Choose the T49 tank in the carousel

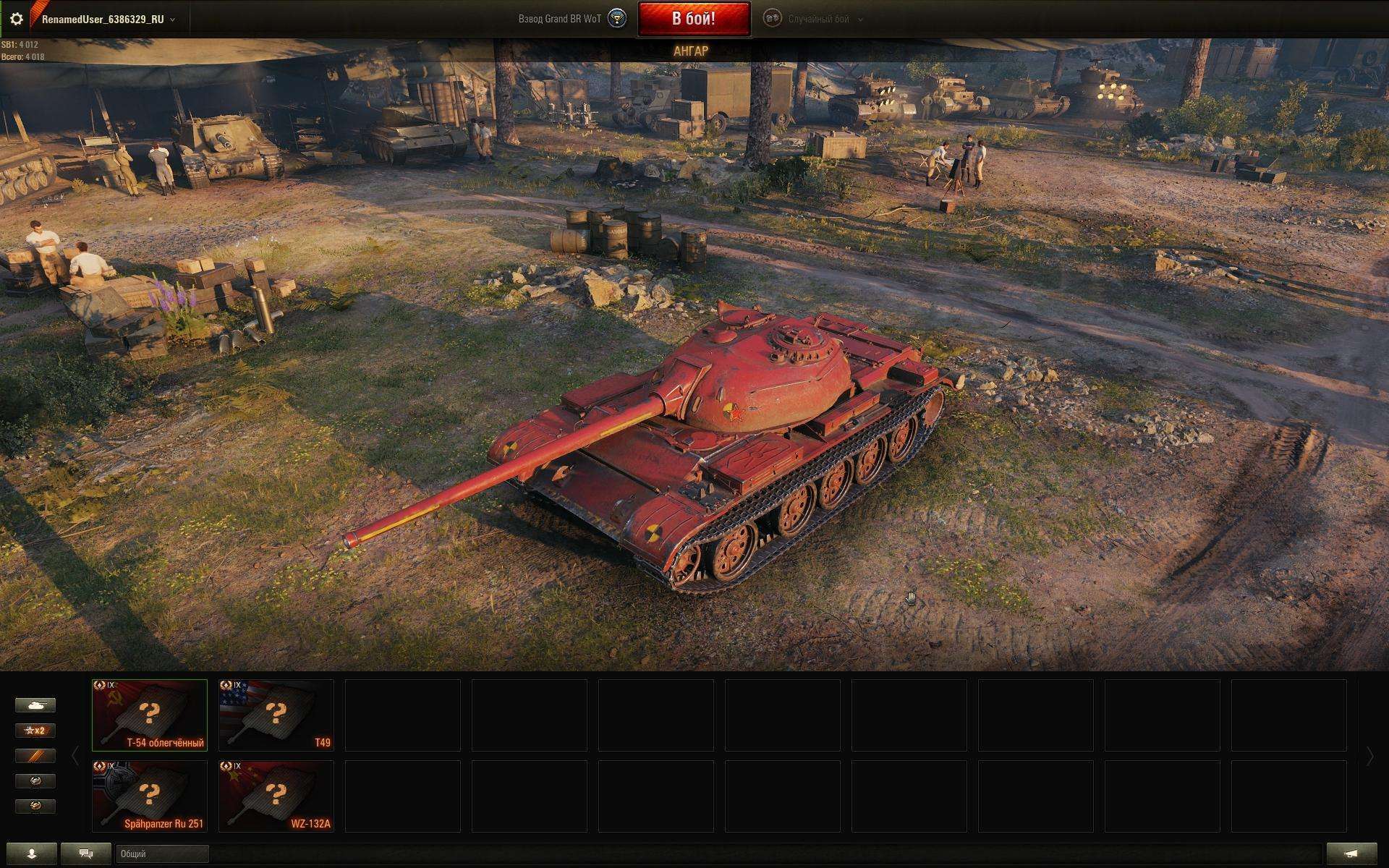click(x=276, y=715)
